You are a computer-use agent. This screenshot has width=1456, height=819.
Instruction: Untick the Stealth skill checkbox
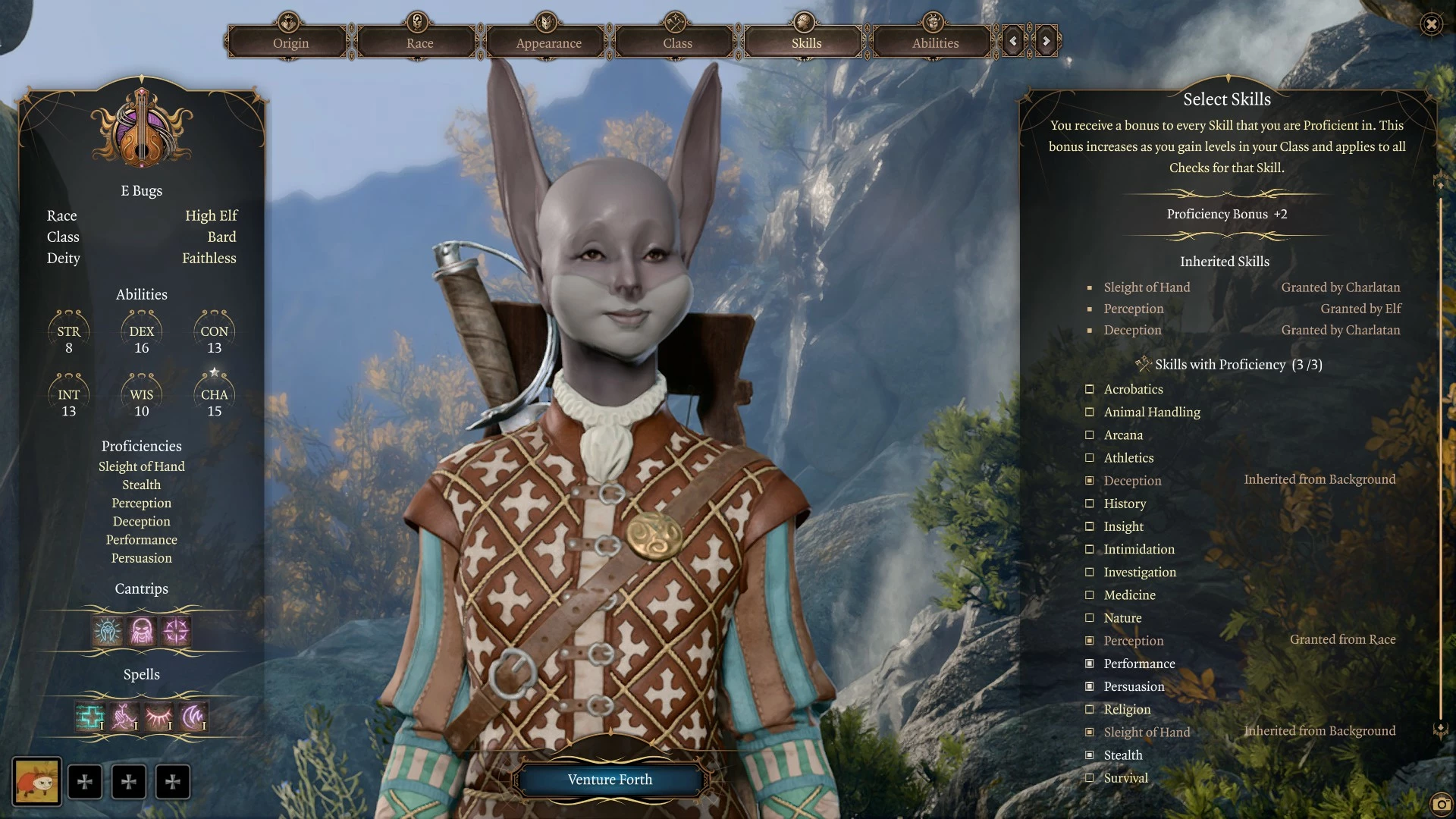[x=1090, y=755]
